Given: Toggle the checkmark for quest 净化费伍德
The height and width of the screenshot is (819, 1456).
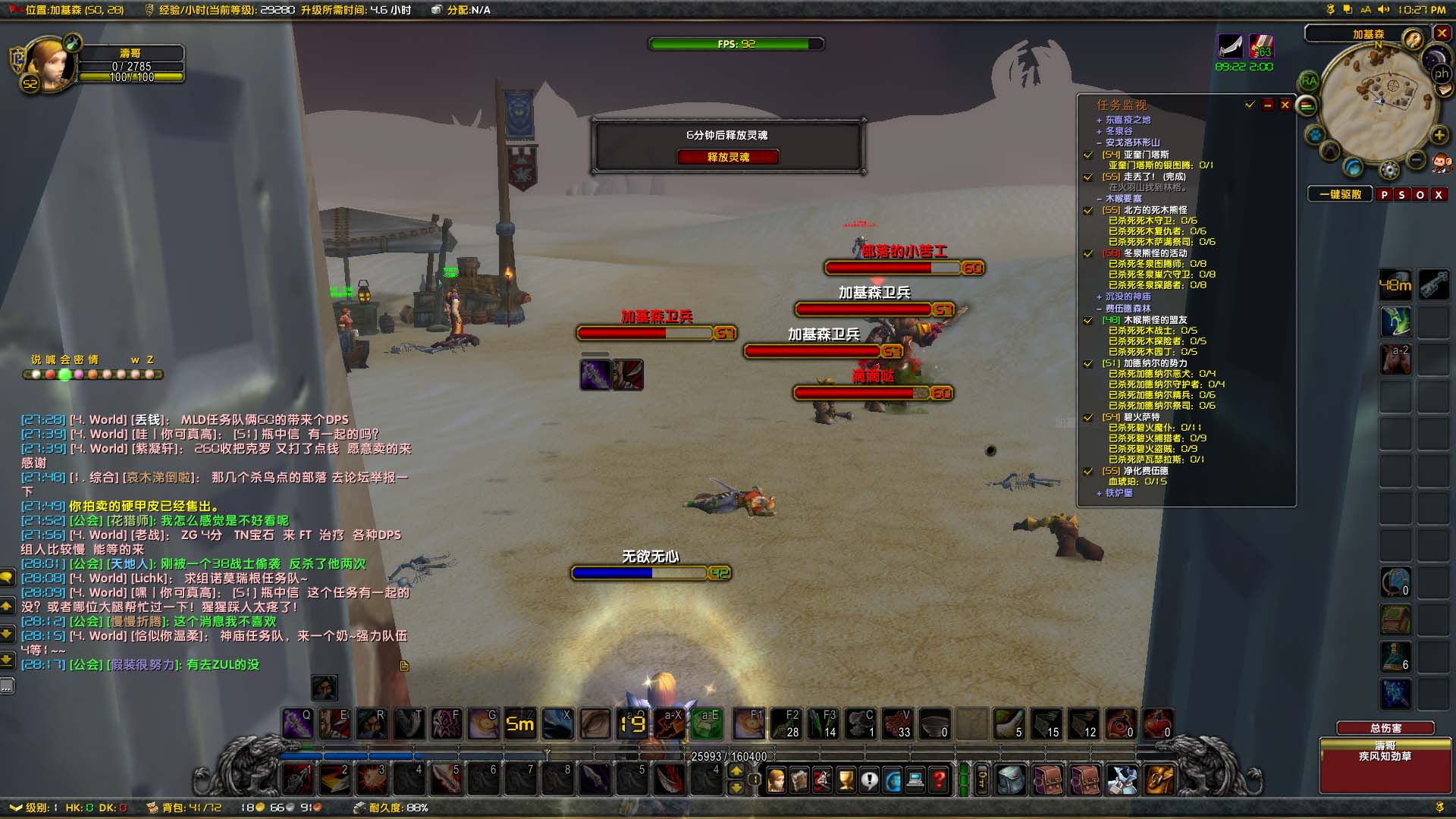Looking at the screenshot, I should pos(1087,470).
